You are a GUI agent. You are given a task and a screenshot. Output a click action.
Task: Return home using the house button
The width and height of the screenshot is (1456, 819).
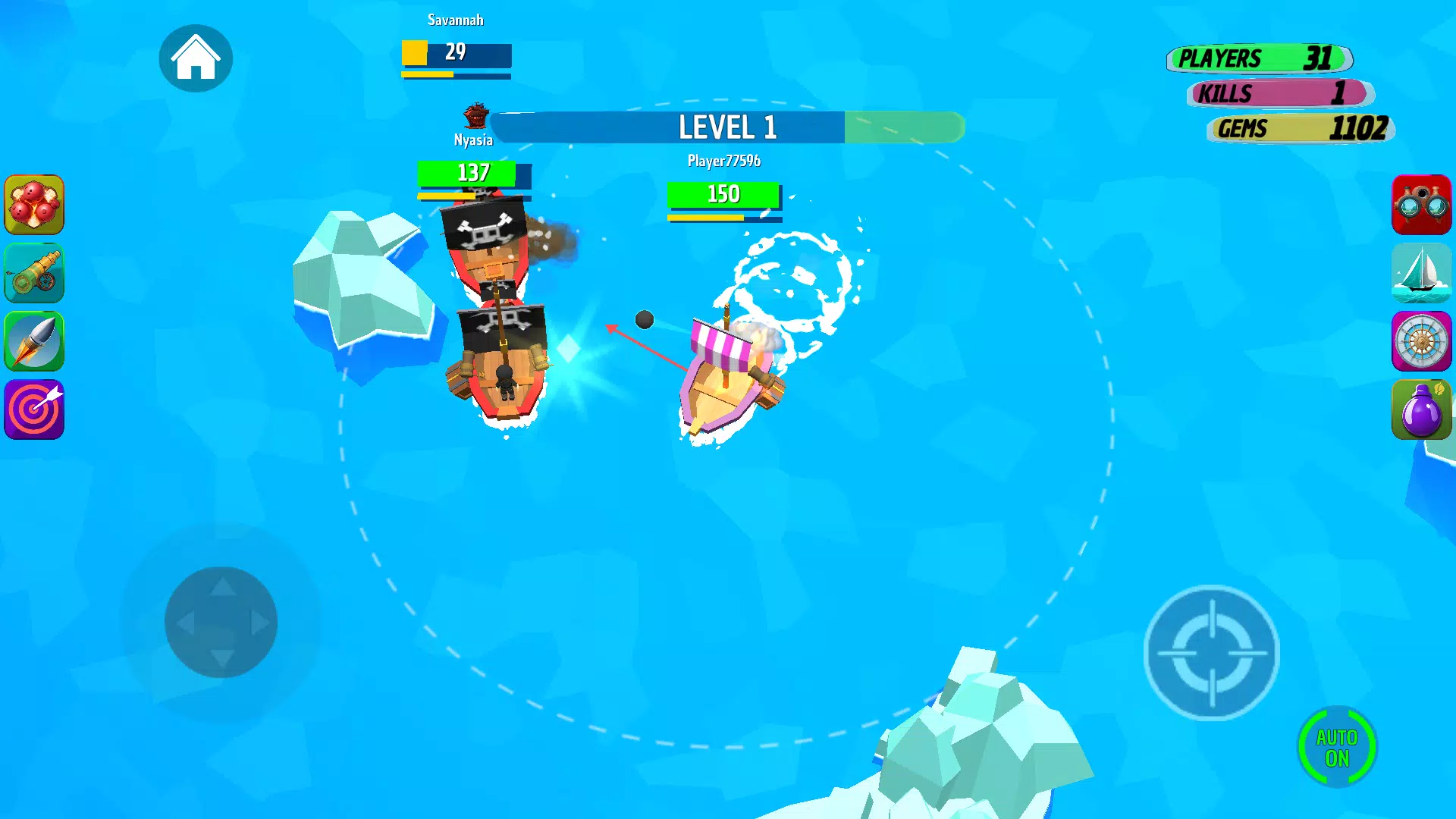196,58
